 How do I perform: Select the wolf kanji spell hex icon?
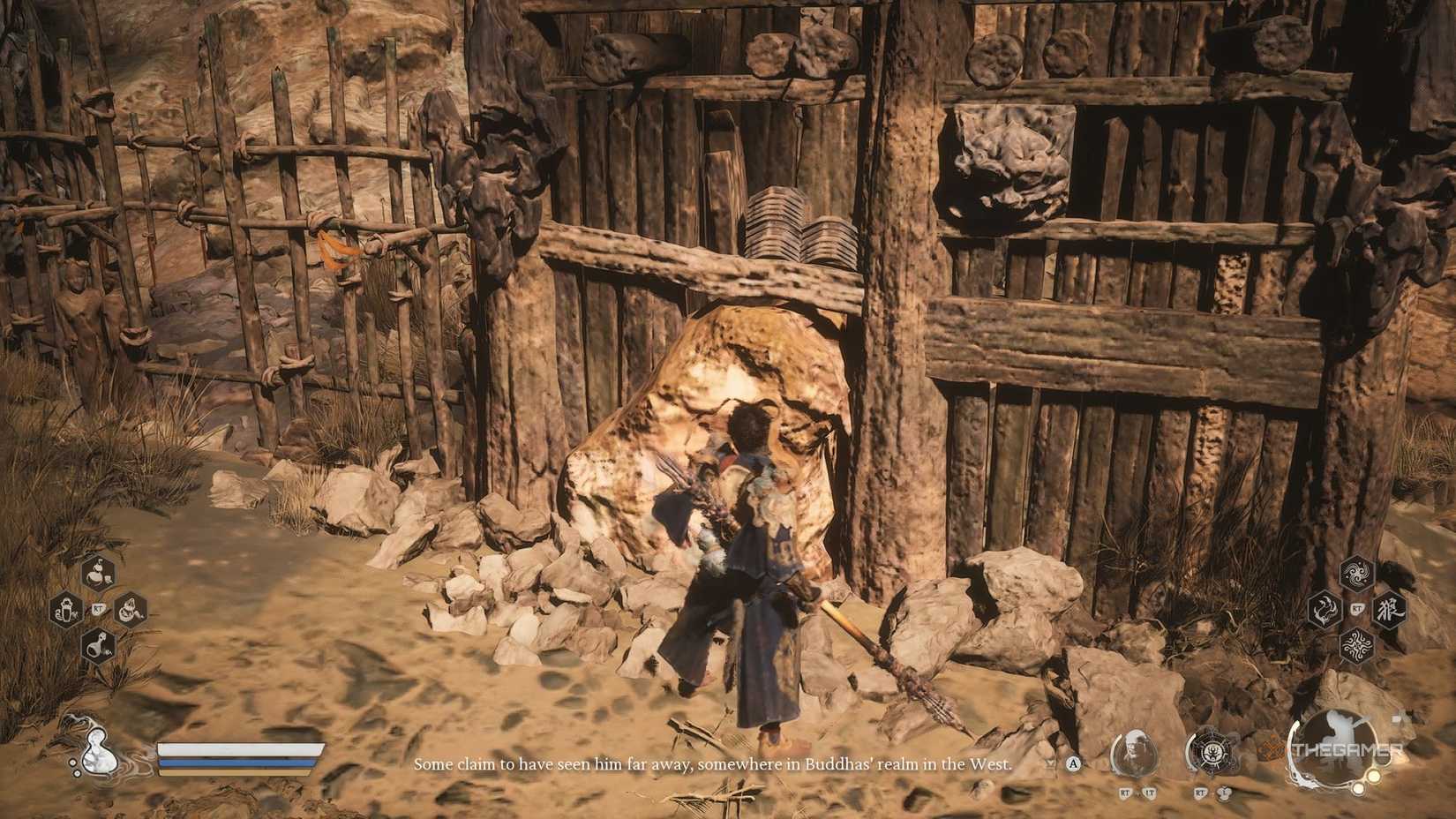point(1390,612)
